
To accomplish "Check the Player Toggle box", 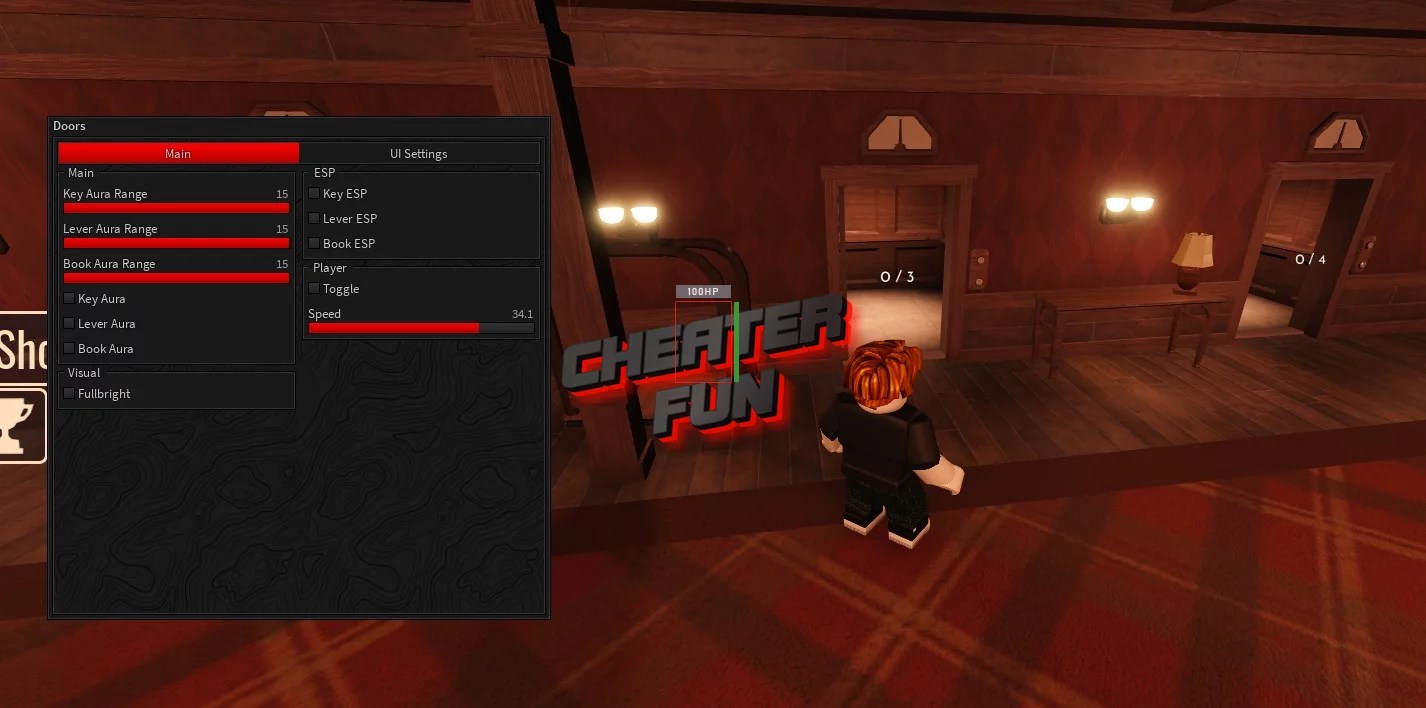I will tap(314, 288).
